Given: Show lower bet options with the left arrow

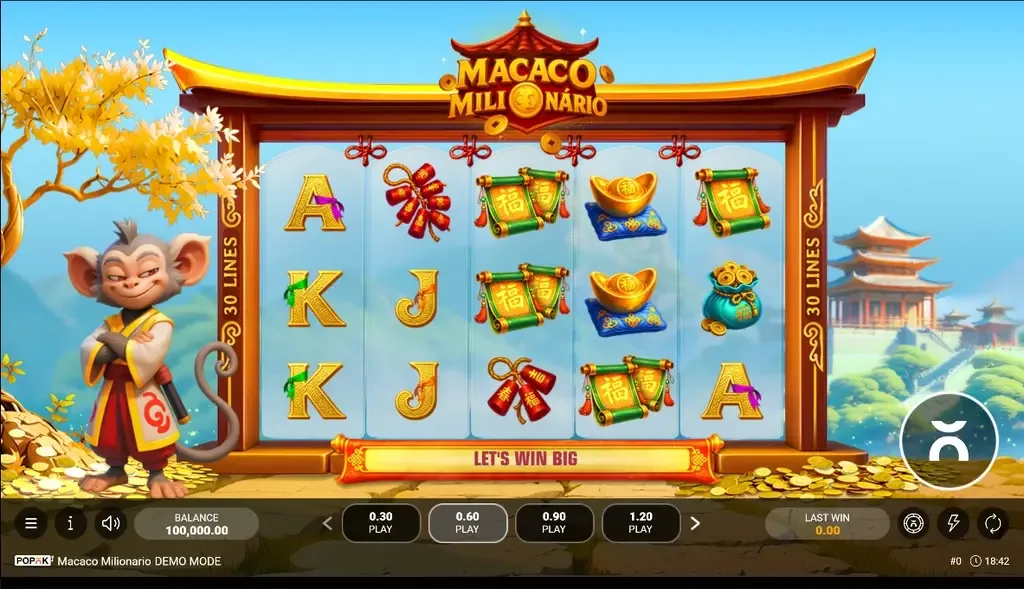Looking at the screenshot, I should coord(326,523).
